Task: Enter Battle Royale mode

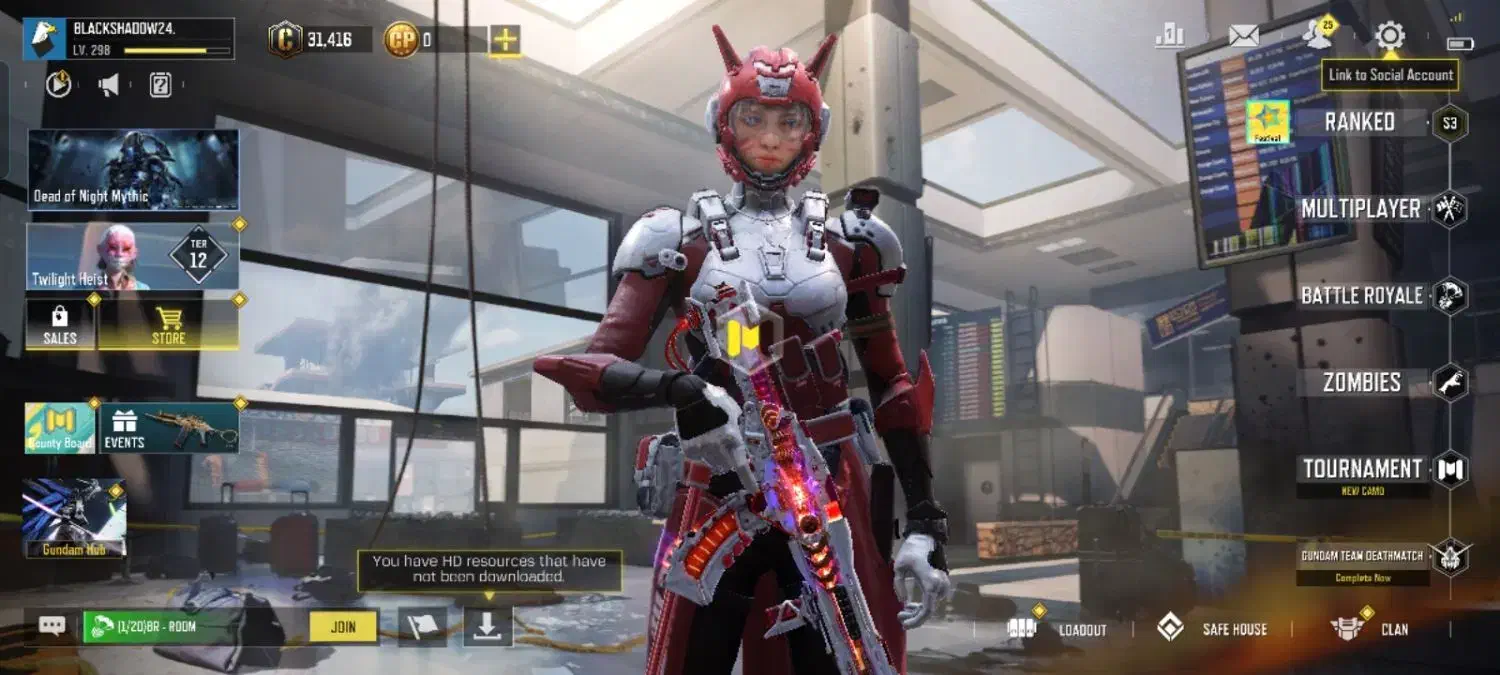Action: click(x=1361, y=296)
